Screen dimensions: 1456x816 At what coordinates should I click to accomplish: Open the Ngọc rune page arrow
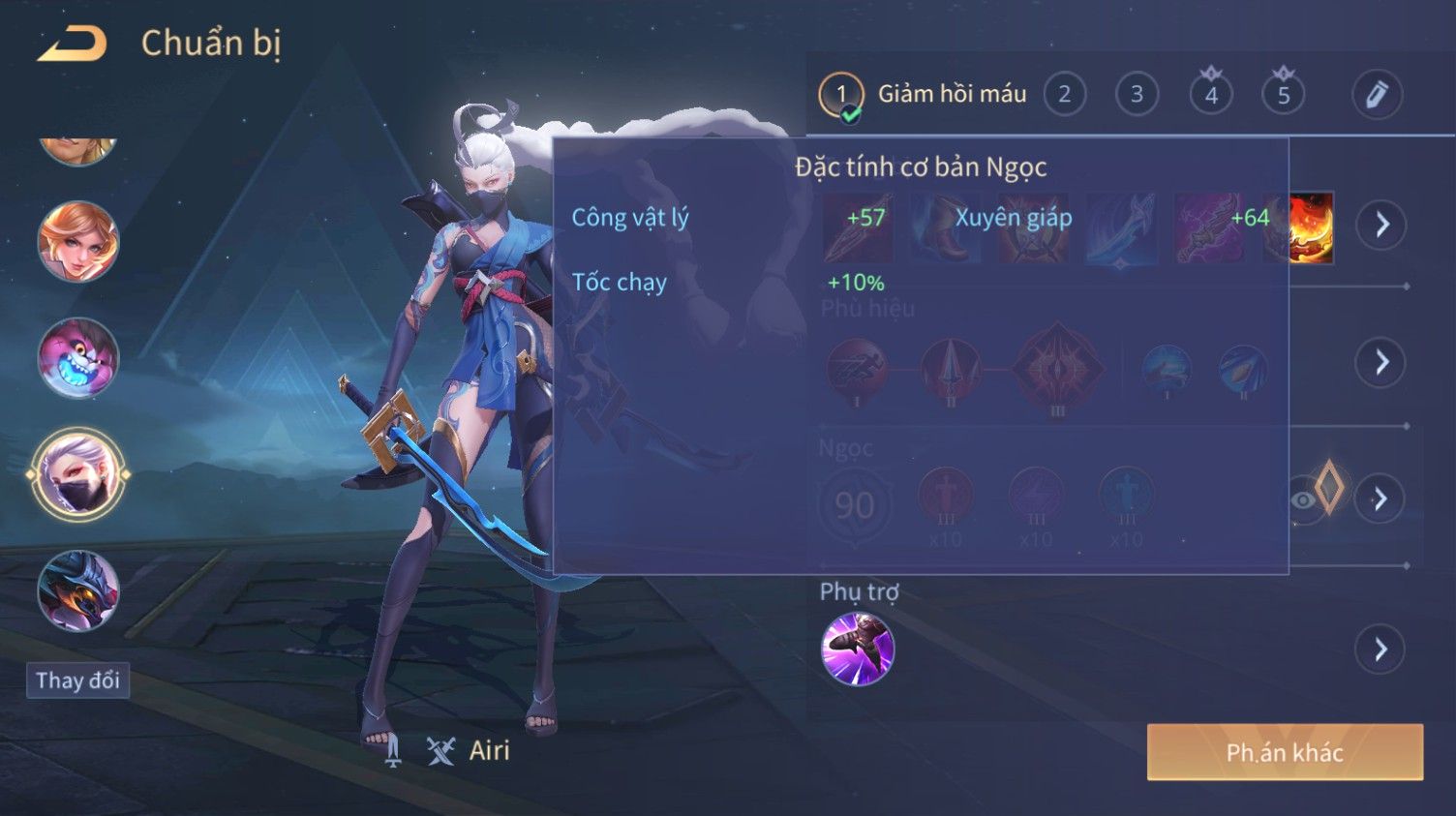pyautogui.click(x=1381, y=499)
